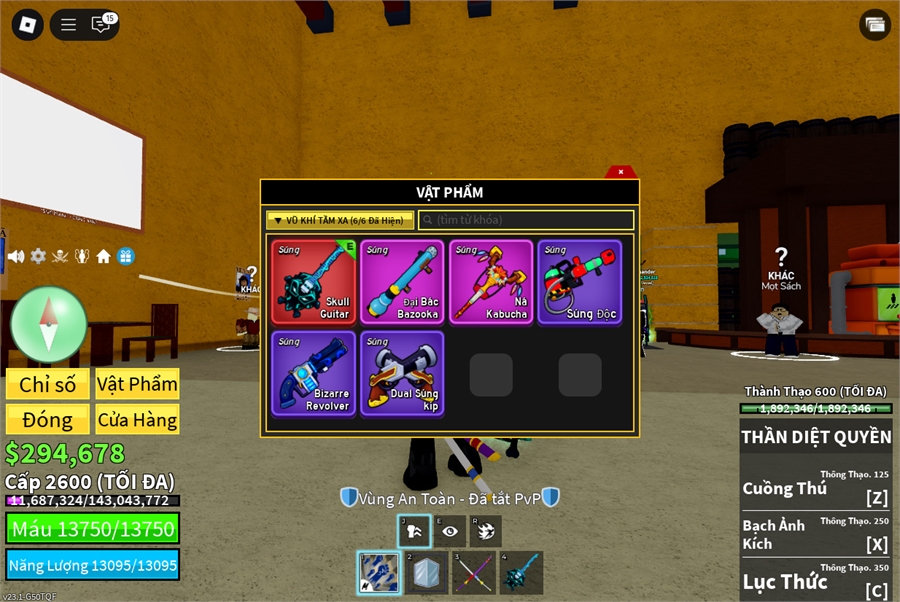
Task: Open the Cửa Hàng shop
Action: pos(137,420)
